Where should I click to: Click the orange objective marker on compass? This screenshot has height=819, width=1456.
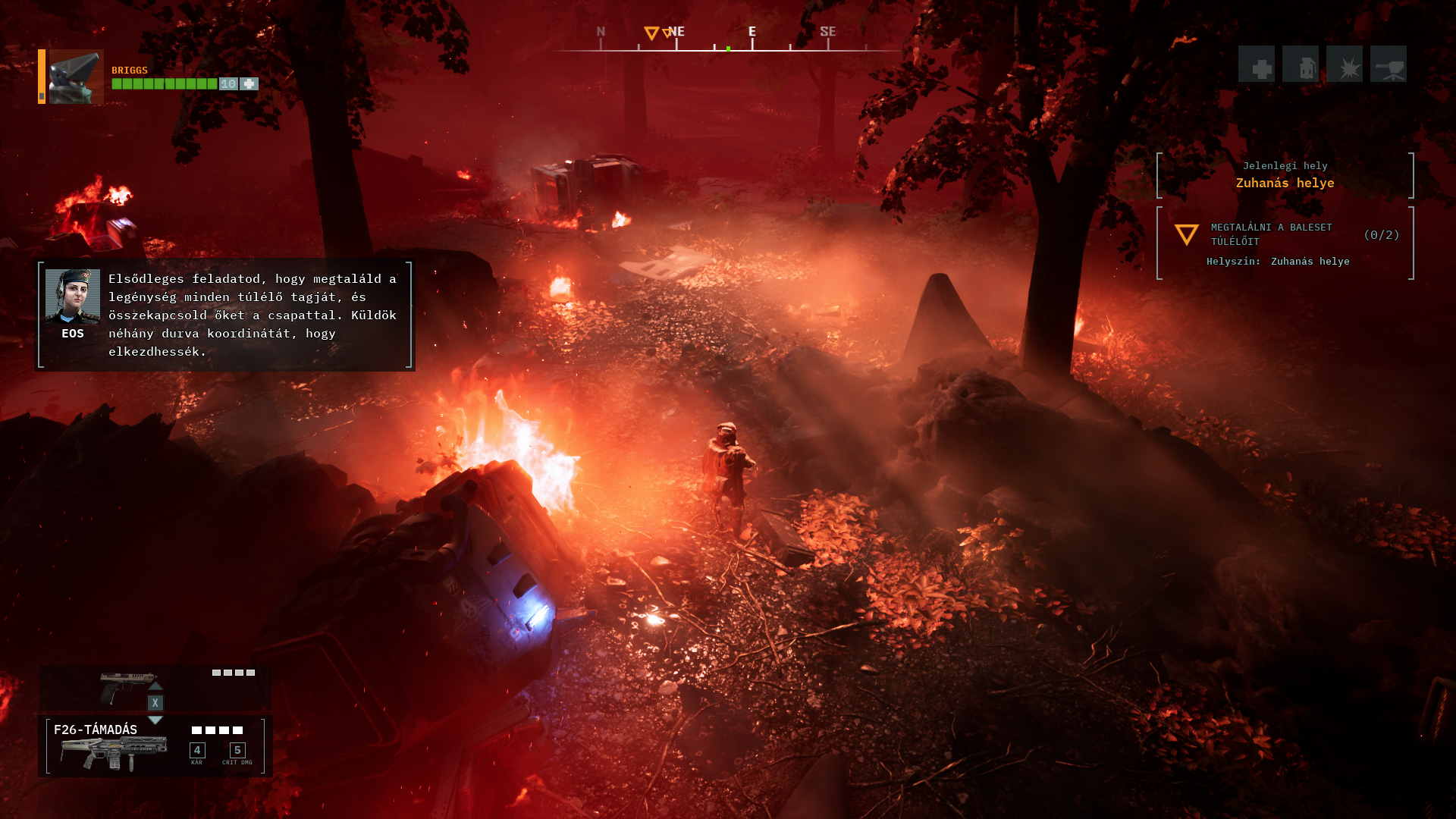click(x=651, y=33)
